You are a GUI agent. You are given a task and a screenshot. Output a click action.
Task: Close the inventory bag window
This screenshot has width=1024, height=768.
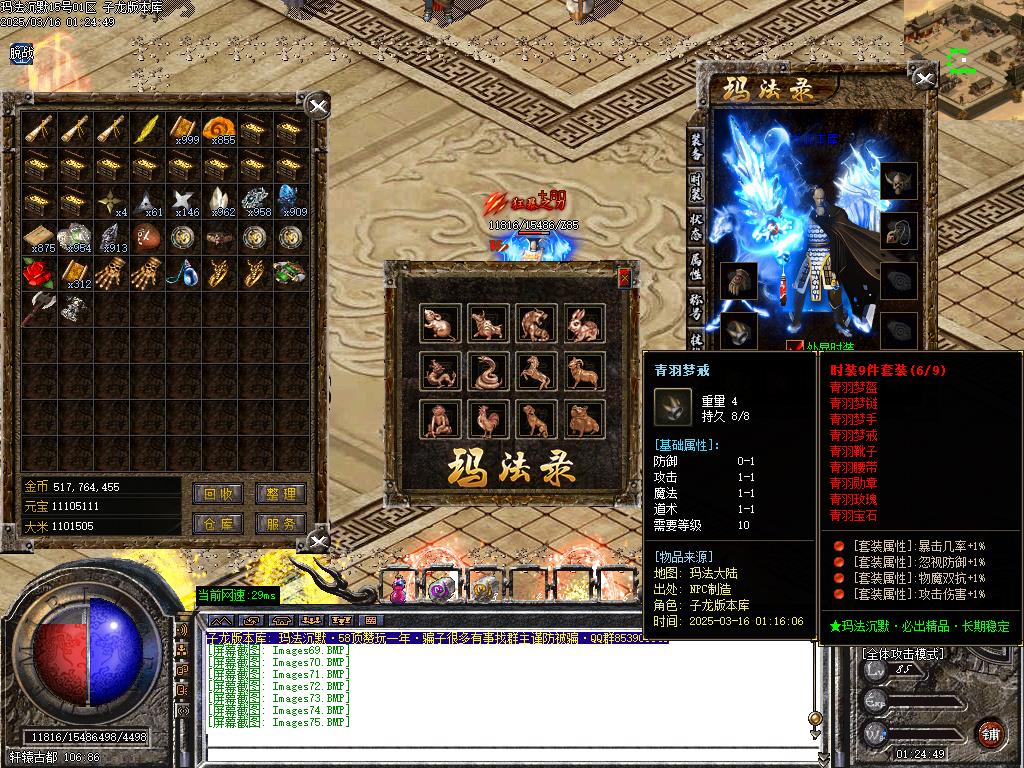[x=317, y=106]
